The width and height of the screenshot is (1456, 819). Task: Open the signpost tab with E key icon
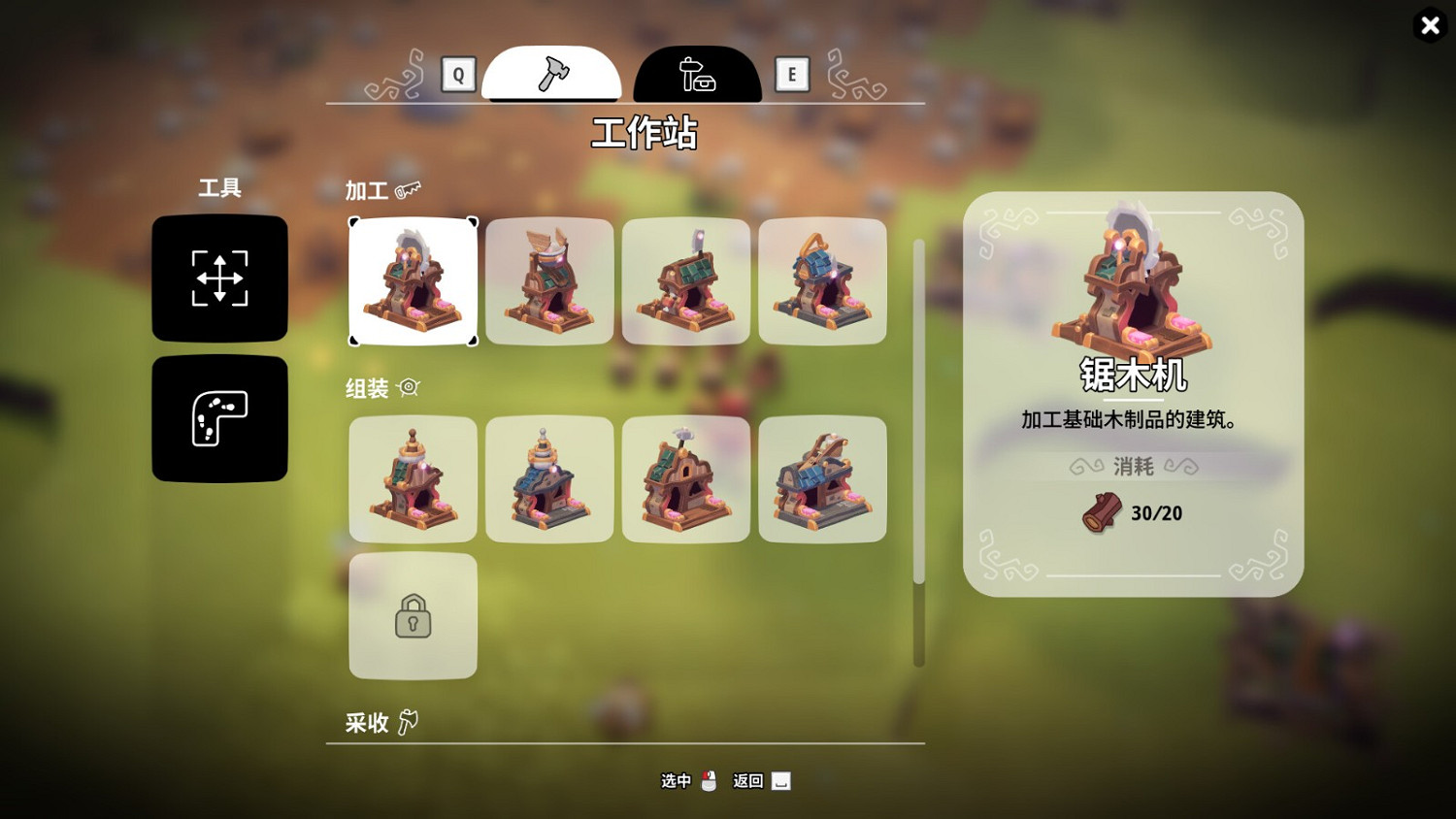(x=698, y=74)
